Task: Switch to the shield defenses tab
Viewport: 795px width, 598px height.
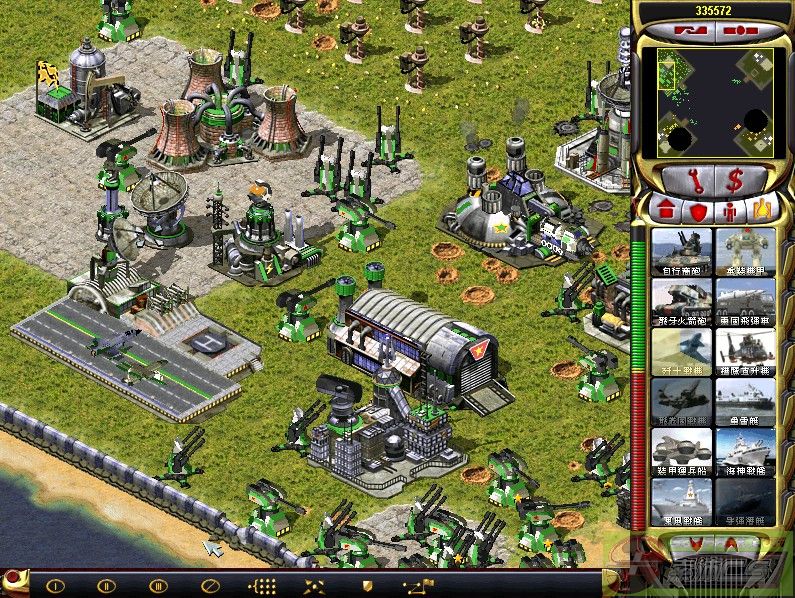Action: [698, 210]
